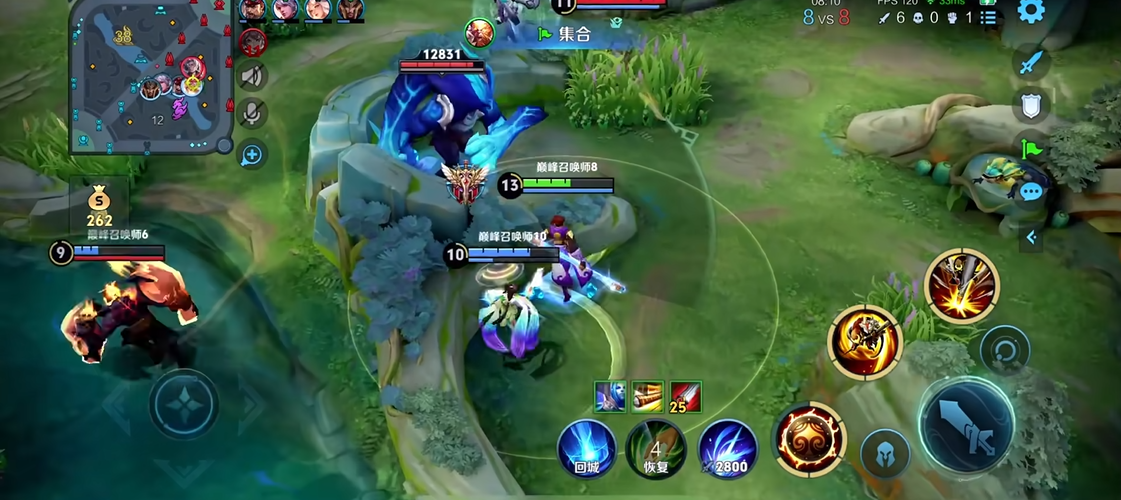Open the shop via the gold bag
Screen dimensions: 1121x500
point(100,205)
